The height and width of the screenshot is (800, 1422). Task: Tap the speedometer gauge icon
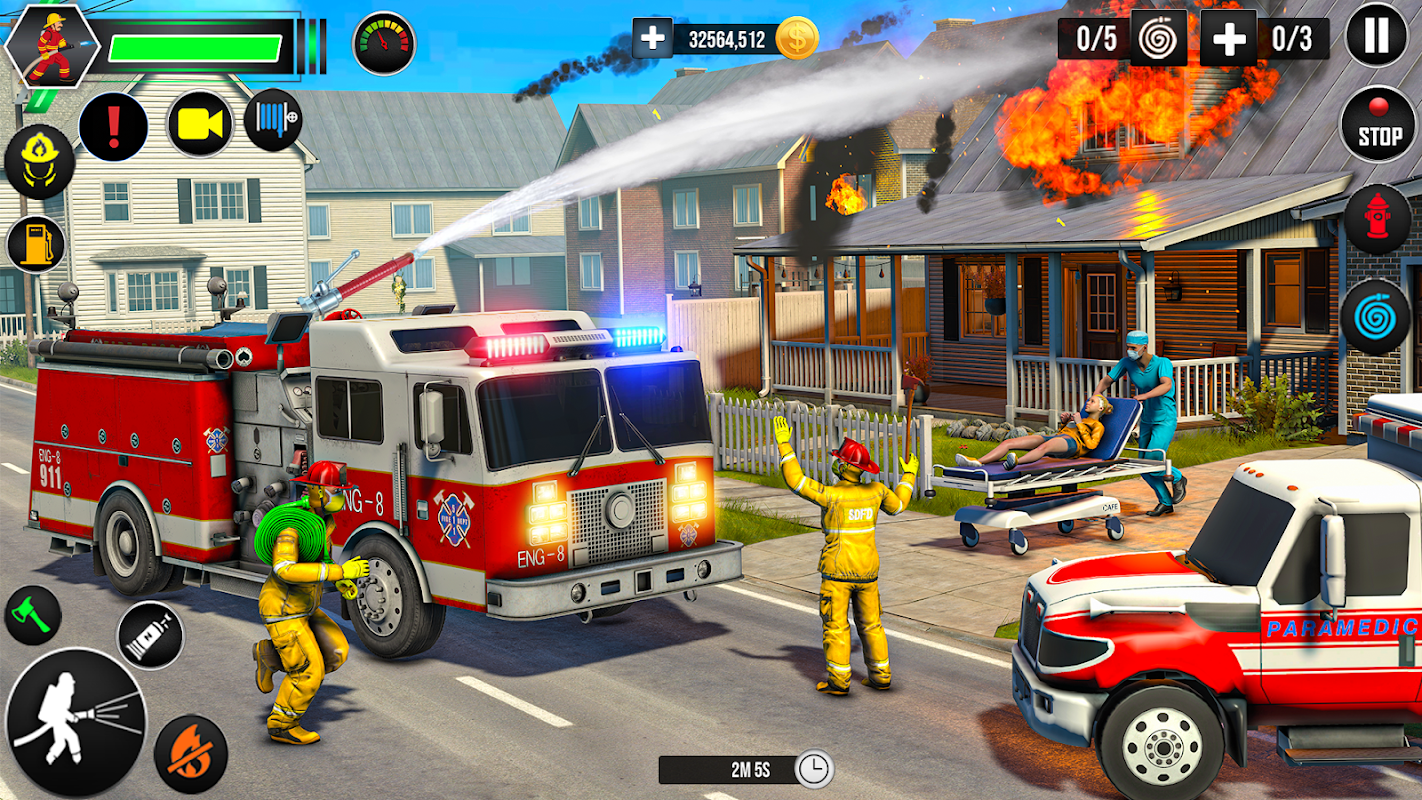point(384,43)
